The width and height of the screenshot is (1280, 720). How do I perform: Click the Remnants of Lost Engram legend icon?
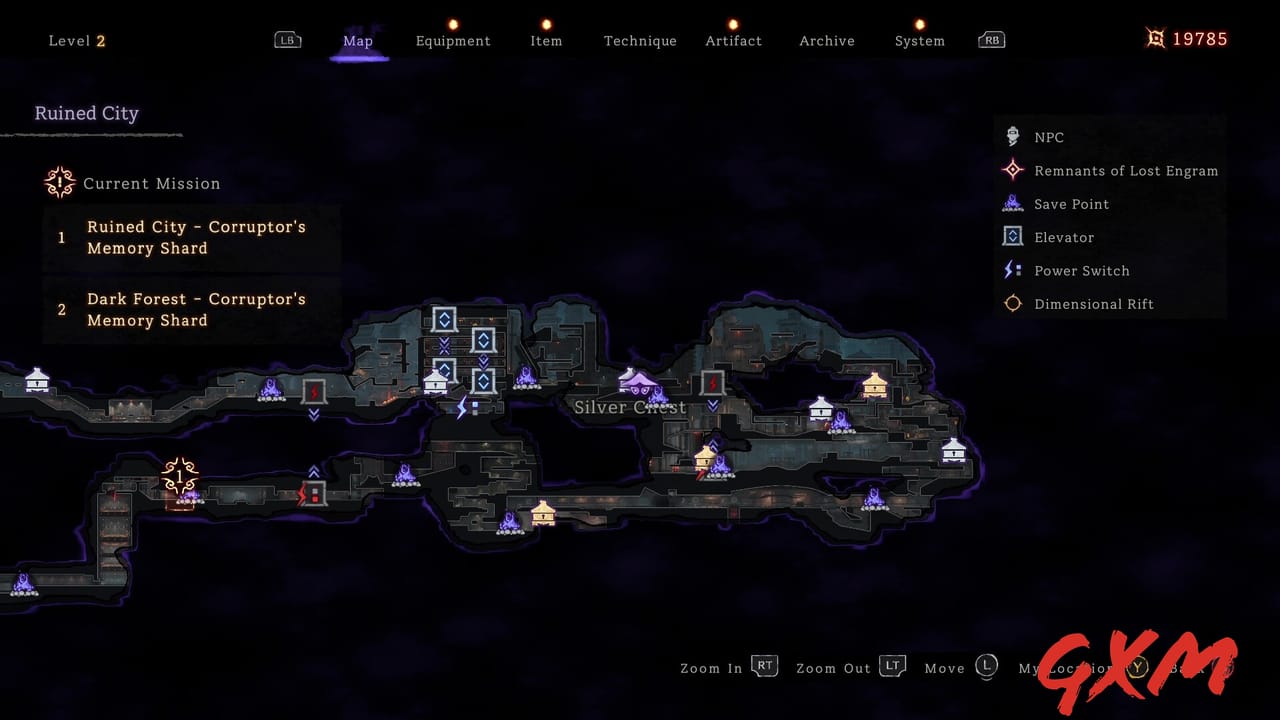tap(1012, 170)
